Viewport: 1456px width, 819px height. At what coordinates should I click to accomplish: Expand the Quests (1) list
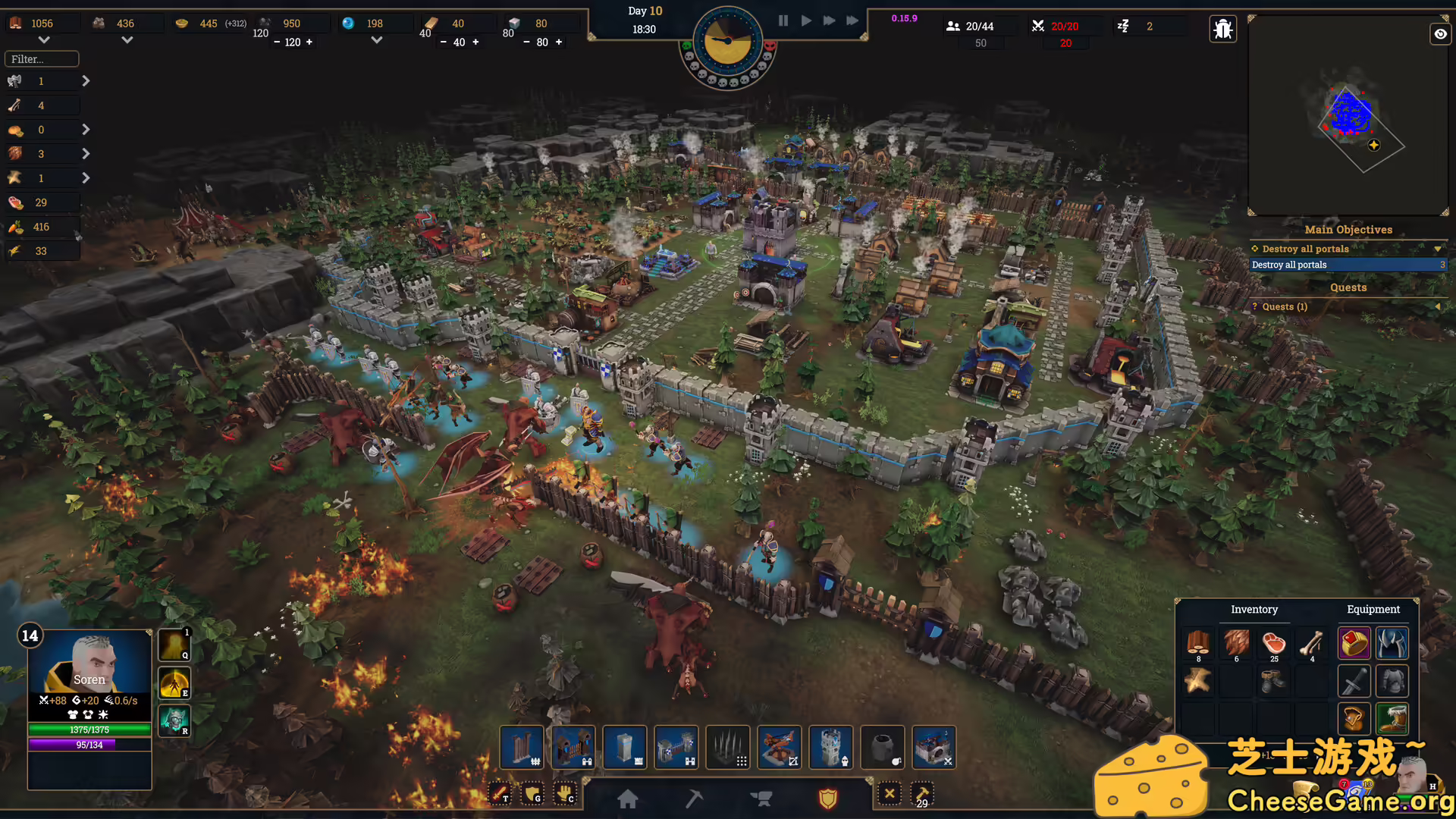click(x=1348, y=306)
